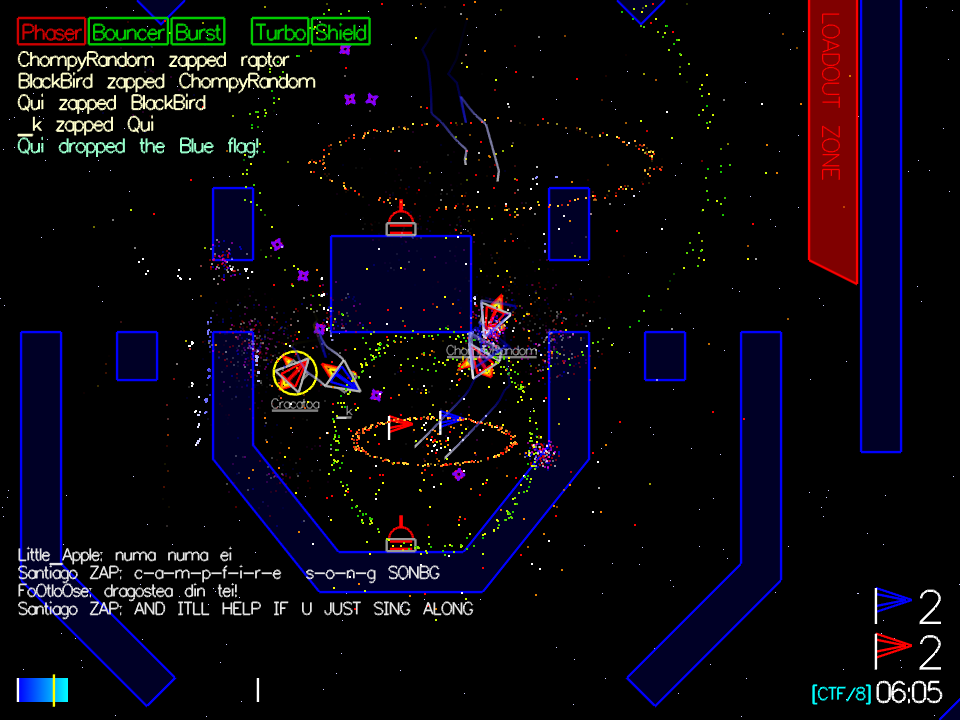Choose the Bouncer weapon slot
This screenshot has height=720, width=960.
129,32
